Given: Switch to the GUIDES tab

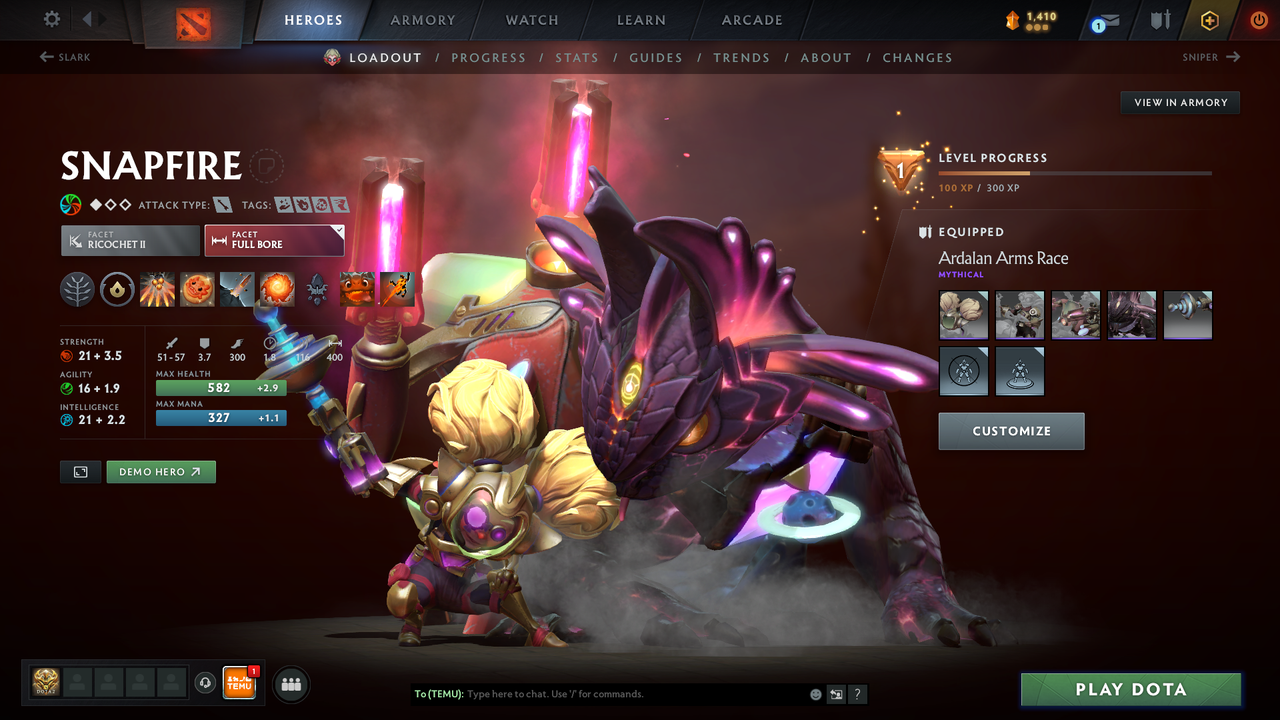Looking at the screenshot, I should (655, 57).
